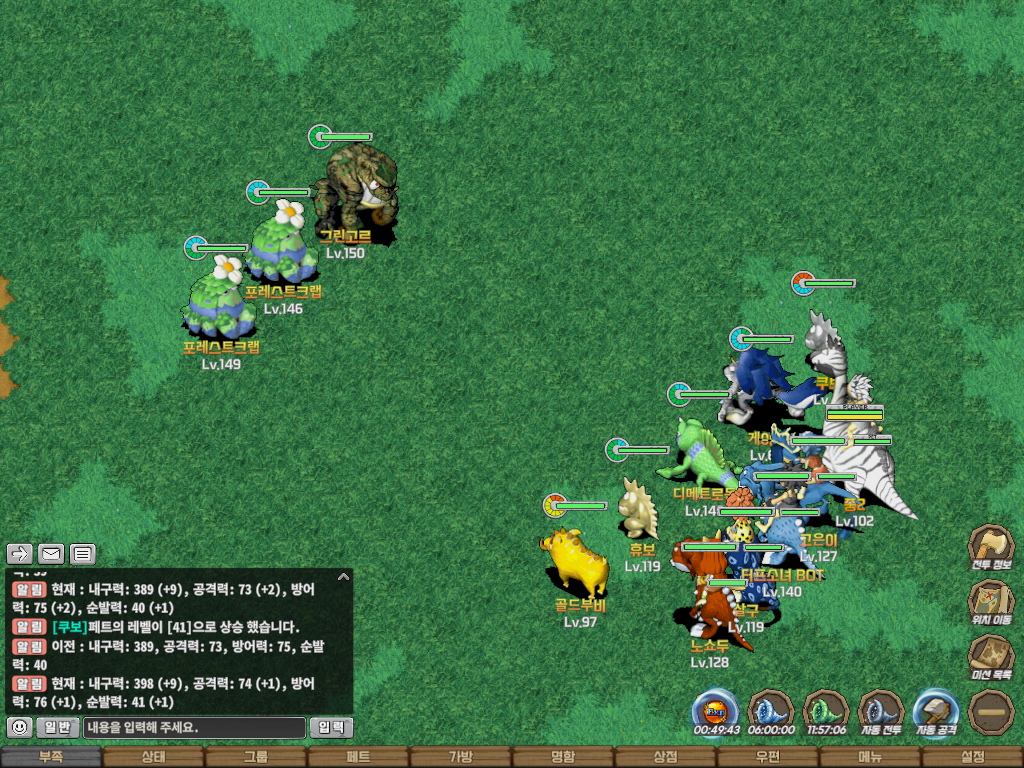Viewport: 1024px width, 768px height.
Task: Open the 그룹 (Group) menu
Action: click(x=256, y=757)
